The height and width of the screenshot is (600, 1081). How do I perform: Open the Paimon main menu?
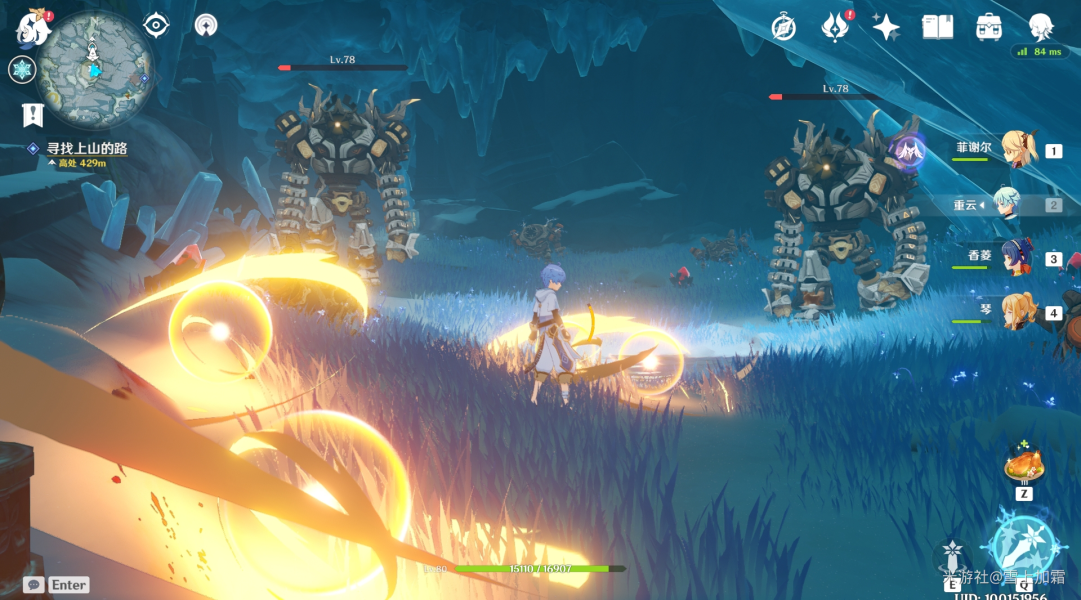point(32,29)
